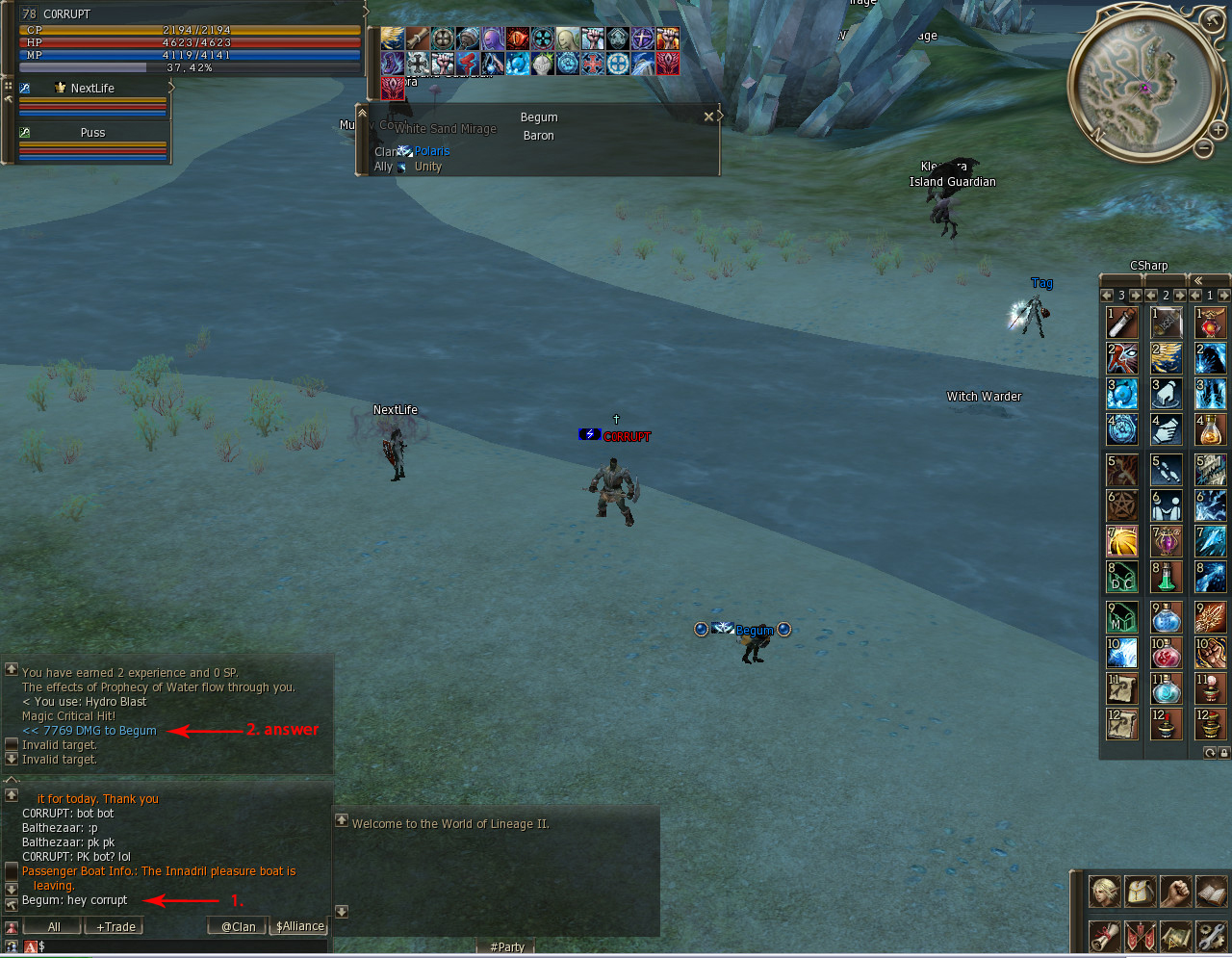1232x958 pixels.
Task: Open the @Clan chat tab
Action: point(238,926)
